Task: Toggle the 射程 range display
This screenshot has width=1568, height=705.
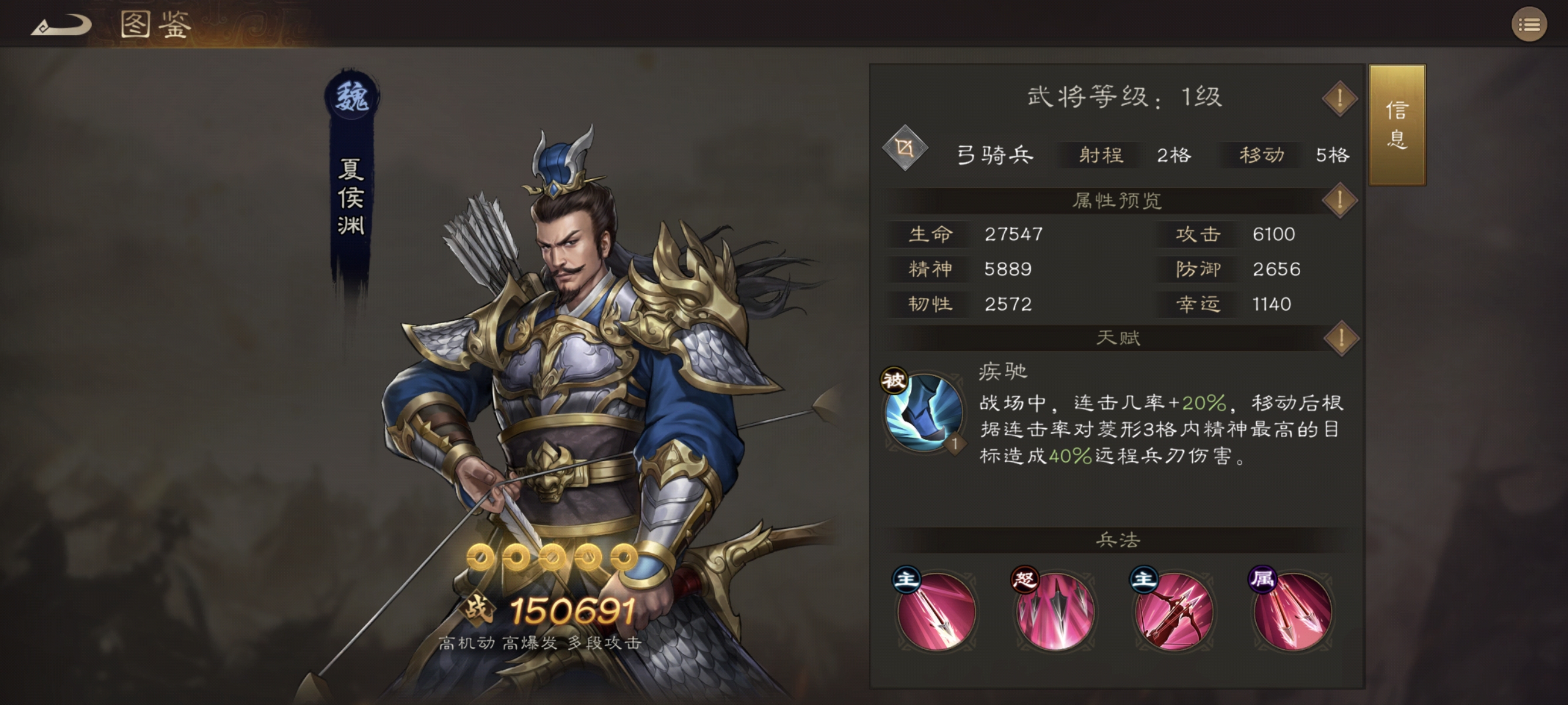Action: pyautogui.click(x=1101, y=156)
